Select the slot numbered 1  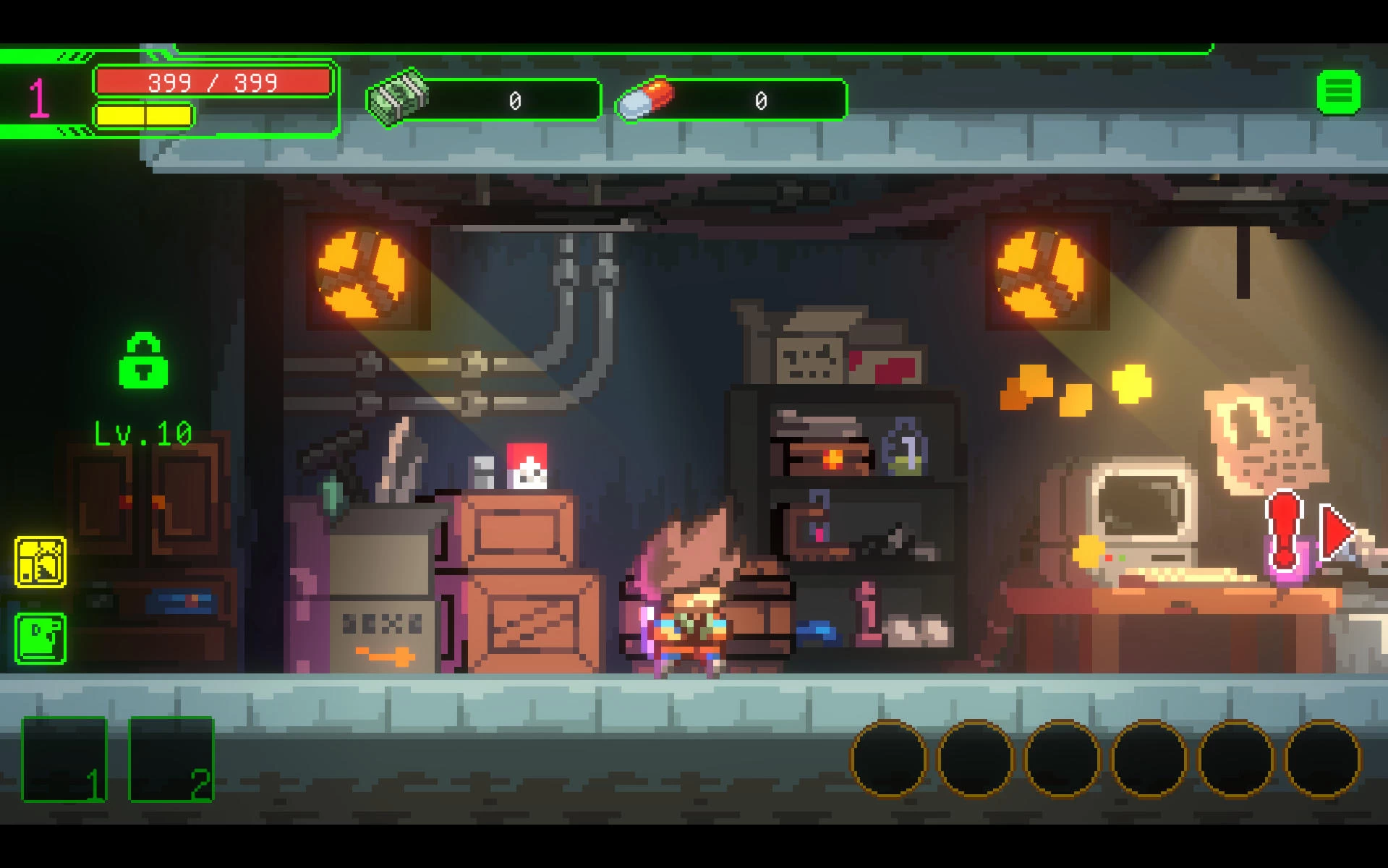click(64, 759)
